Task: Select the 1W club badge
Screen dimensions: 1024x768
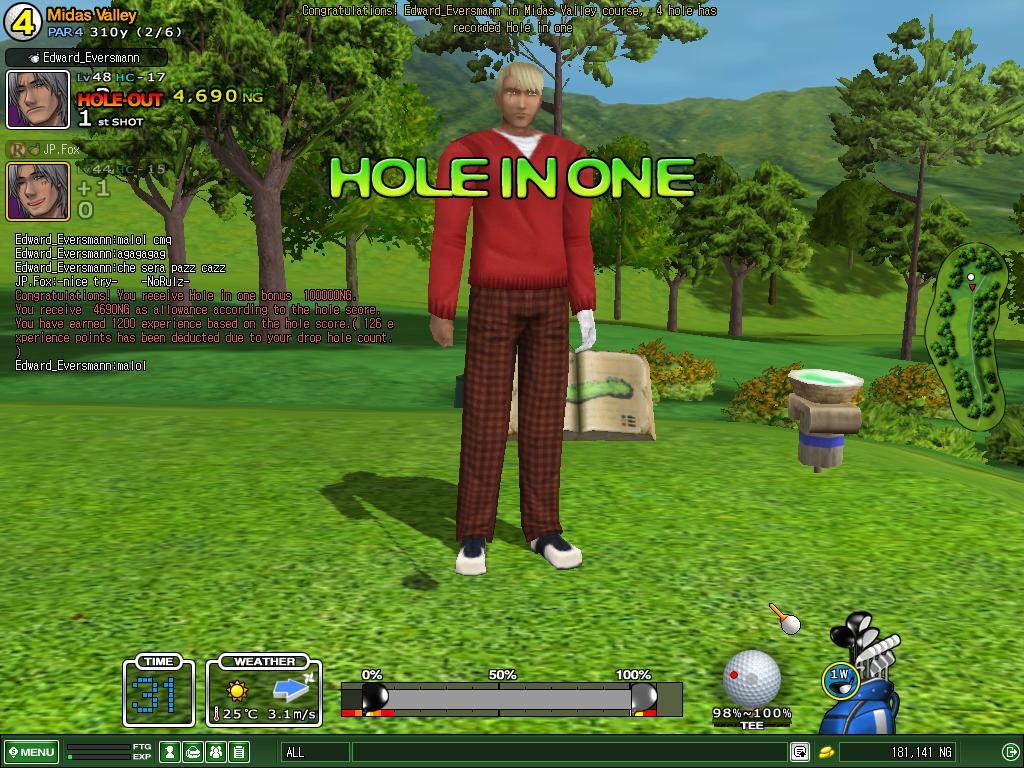Action: click(x=840, y=677)
